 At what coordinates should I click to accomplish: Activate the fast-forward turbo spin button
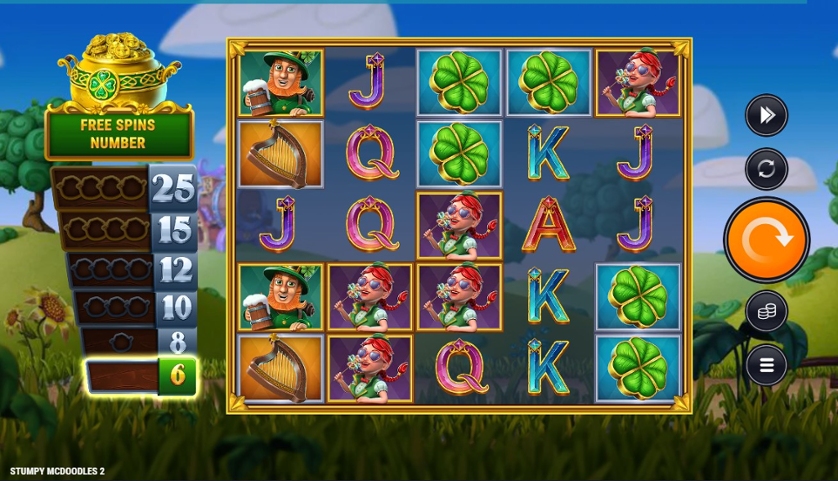(766, 115)
